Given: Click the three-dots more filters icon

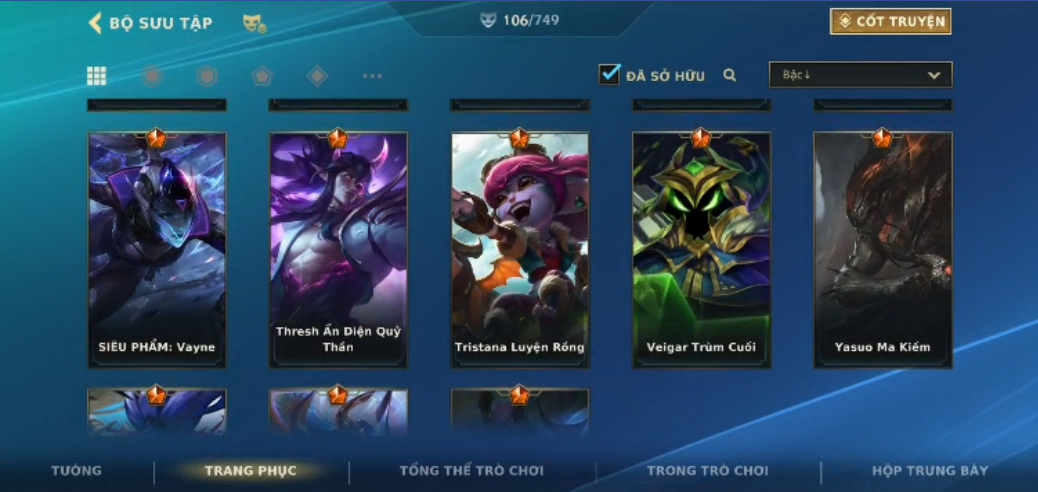Looking at the screenshot, I should 372,76.
